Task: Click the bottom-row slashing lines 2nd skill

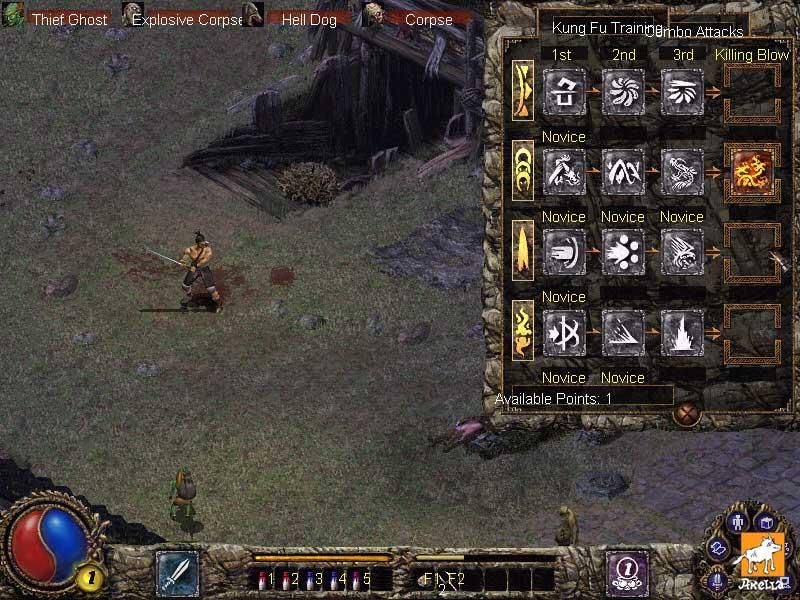Action: (x=623, y=332)
